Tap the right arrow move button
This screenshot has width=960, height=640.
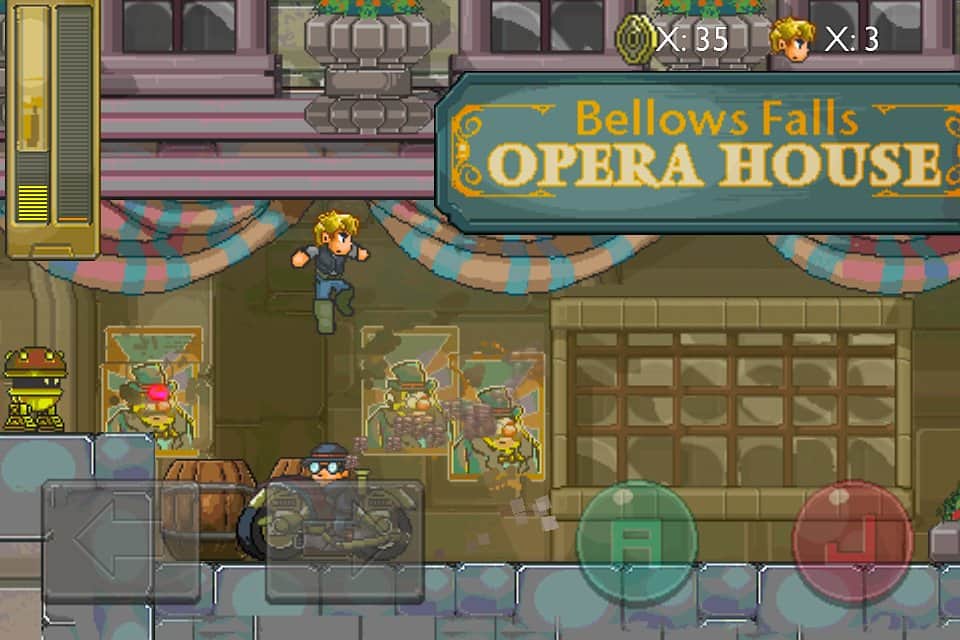[x=344, y=542]
